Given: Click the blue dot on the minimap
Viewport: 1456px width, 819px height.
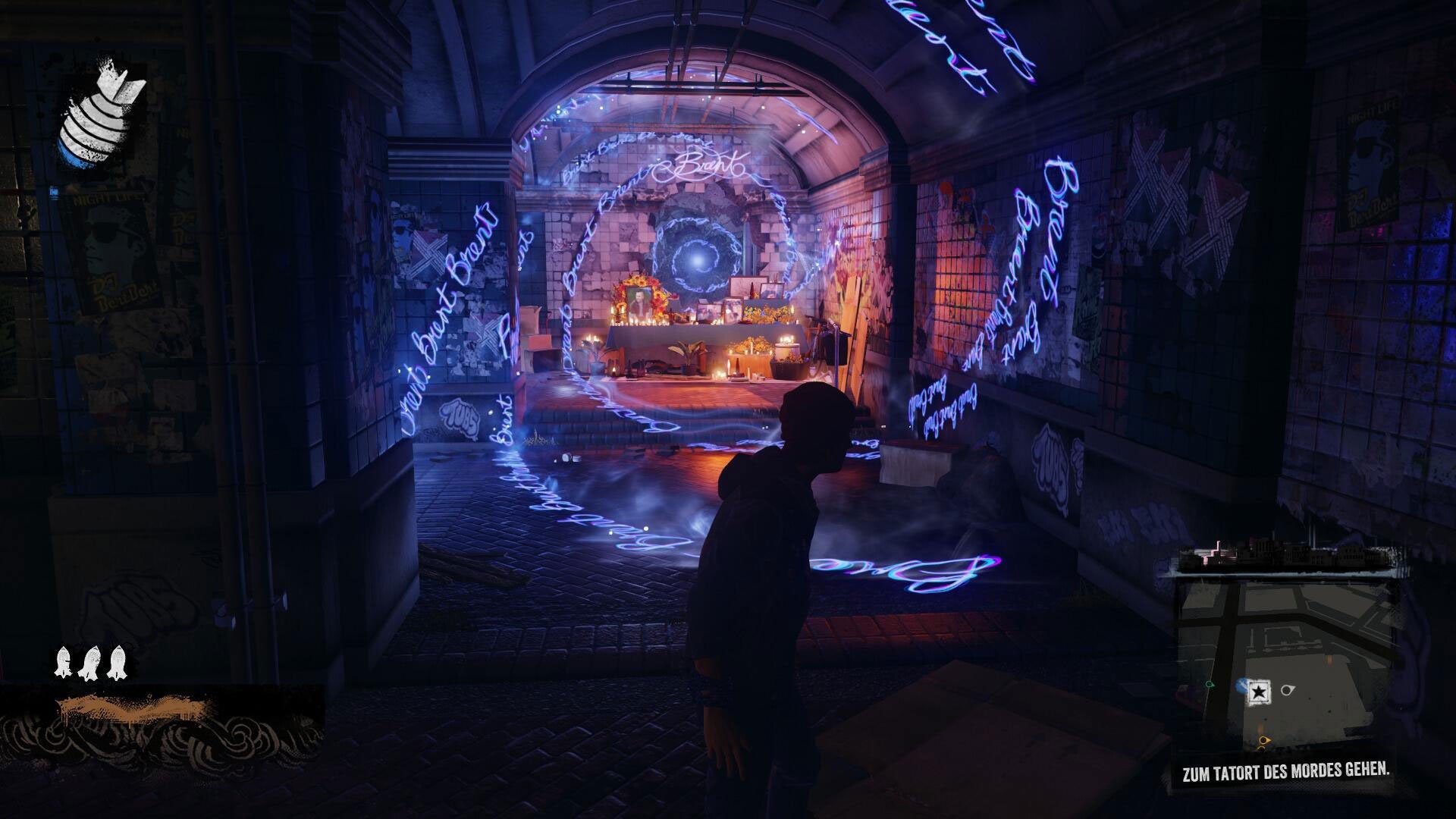Looking at the screenshot, I should 1242,685.
